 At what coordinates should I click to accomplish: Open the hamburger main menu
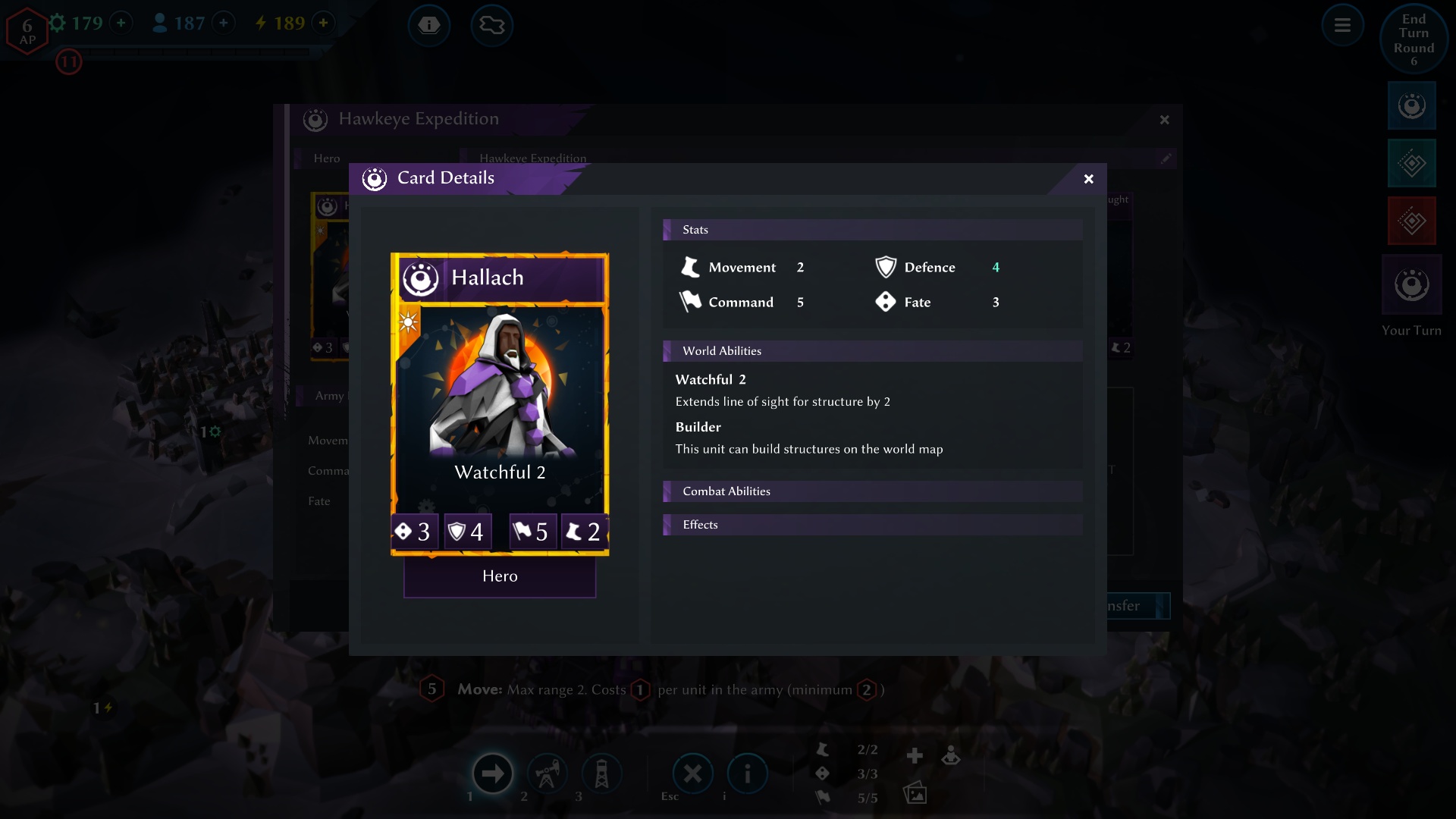(x=1342, y=26)
